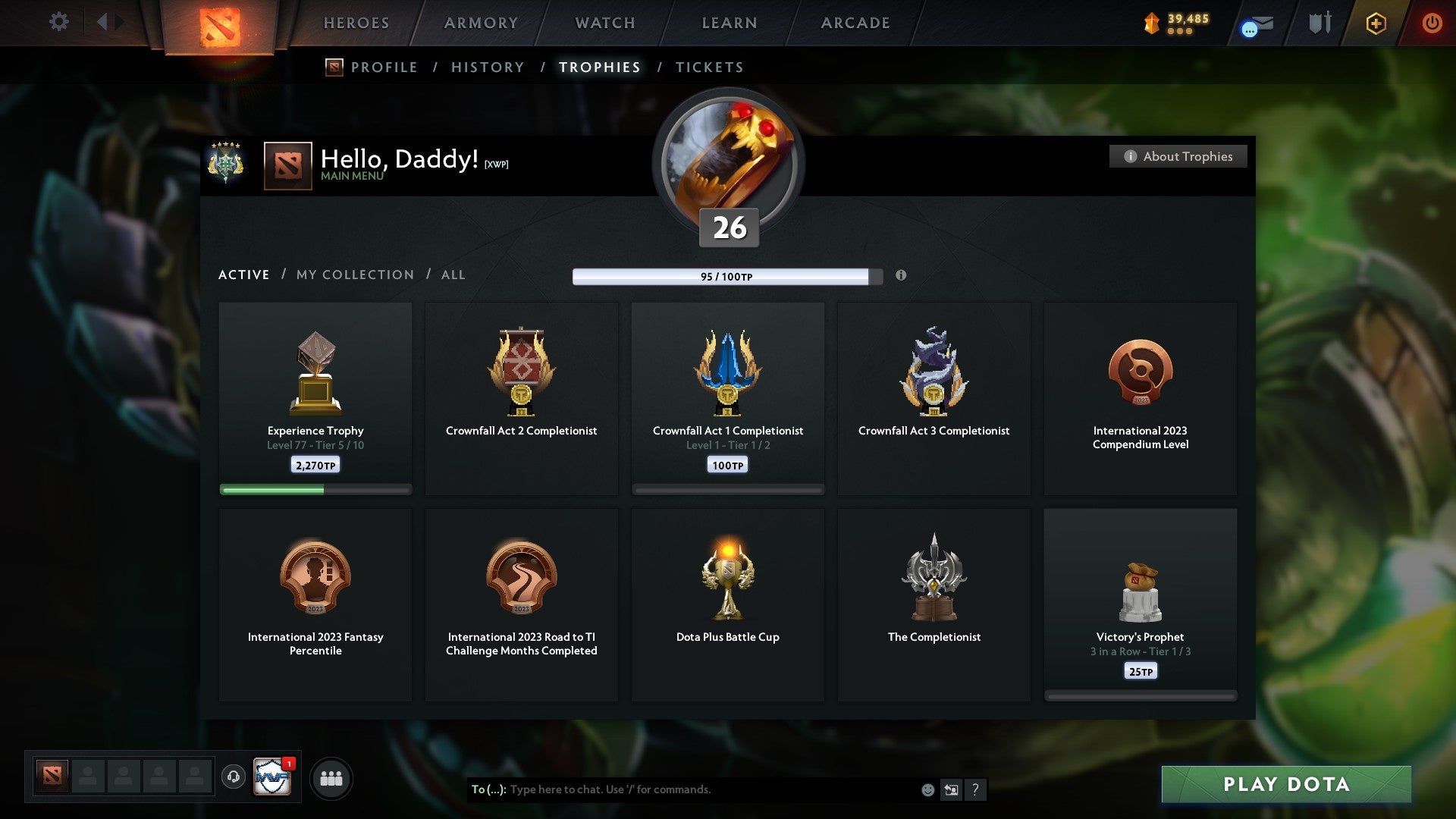1456x819 pixels.
Task: Click the Dota 2 logo in the navbar
Action: pyautogui.click(x=221, y=23)
